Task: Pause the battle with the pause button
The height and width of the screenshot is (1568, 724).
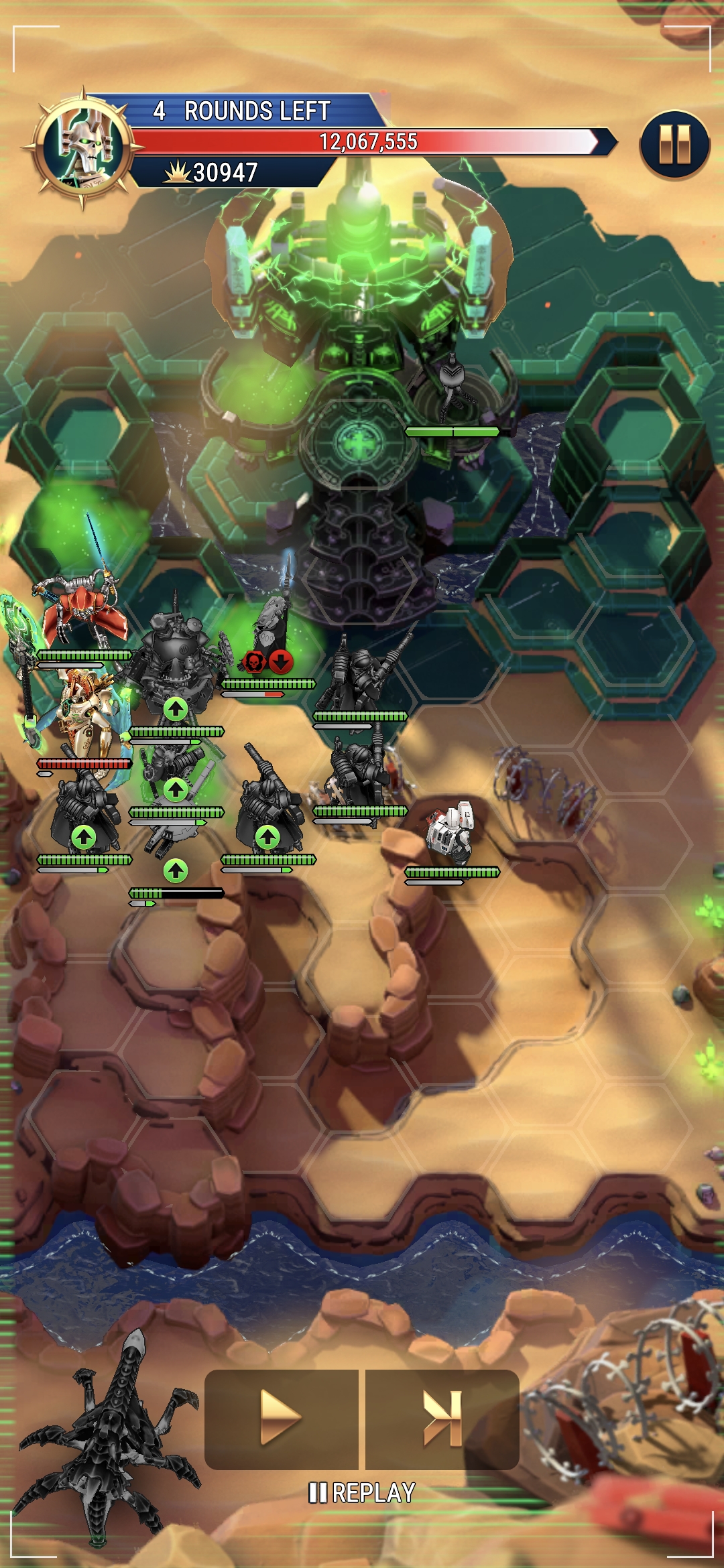Action: (674, 145)
